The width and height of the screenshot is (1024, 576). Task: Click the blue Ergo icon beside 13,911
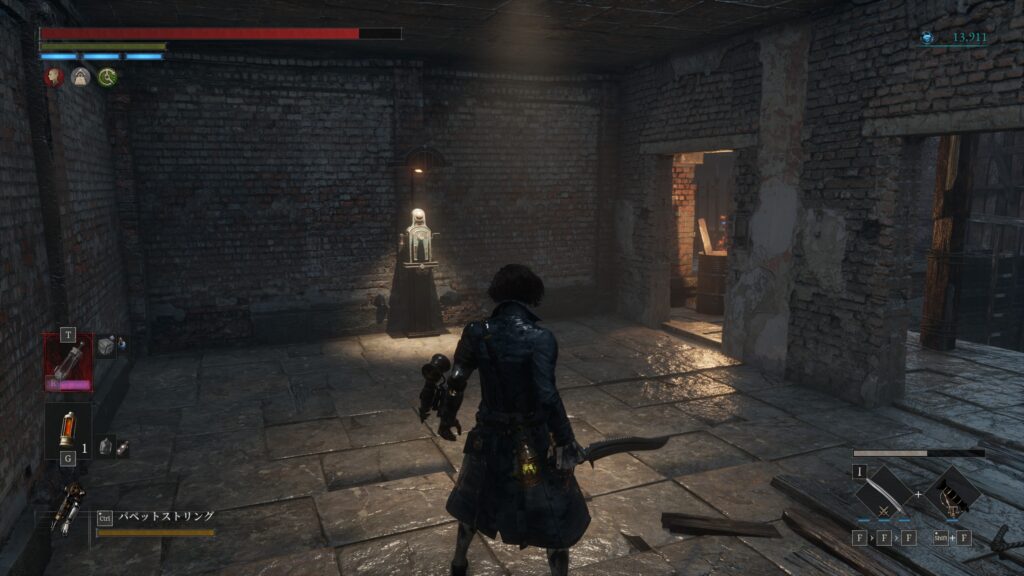929,38
